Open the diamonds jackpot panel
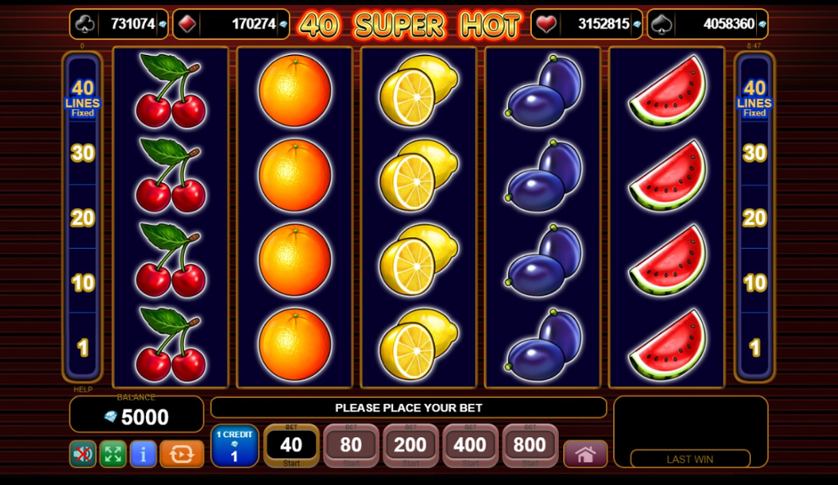 [231, 23]
